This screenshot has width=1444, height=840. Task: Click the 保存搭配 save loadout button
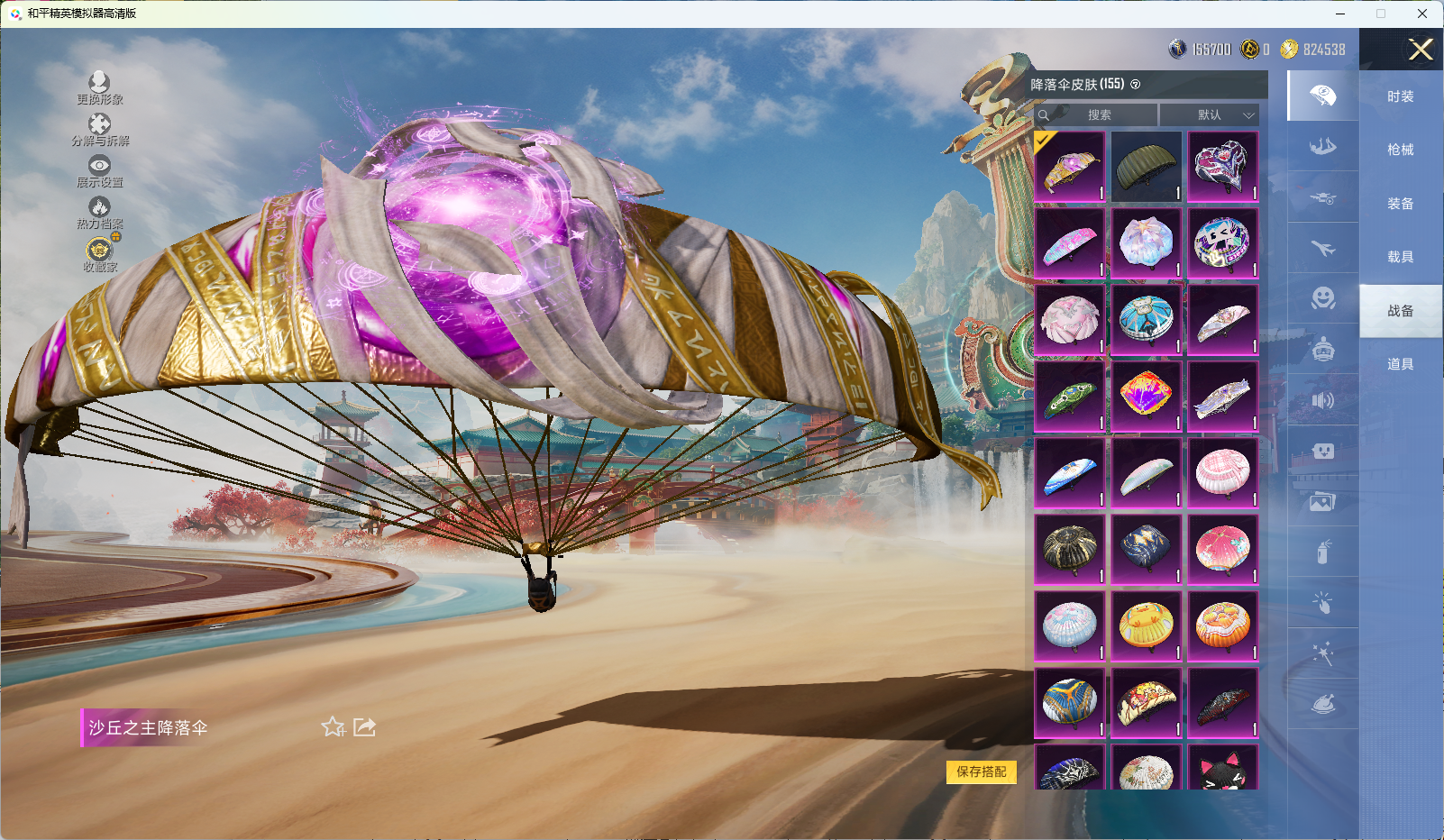pos(981,772)
